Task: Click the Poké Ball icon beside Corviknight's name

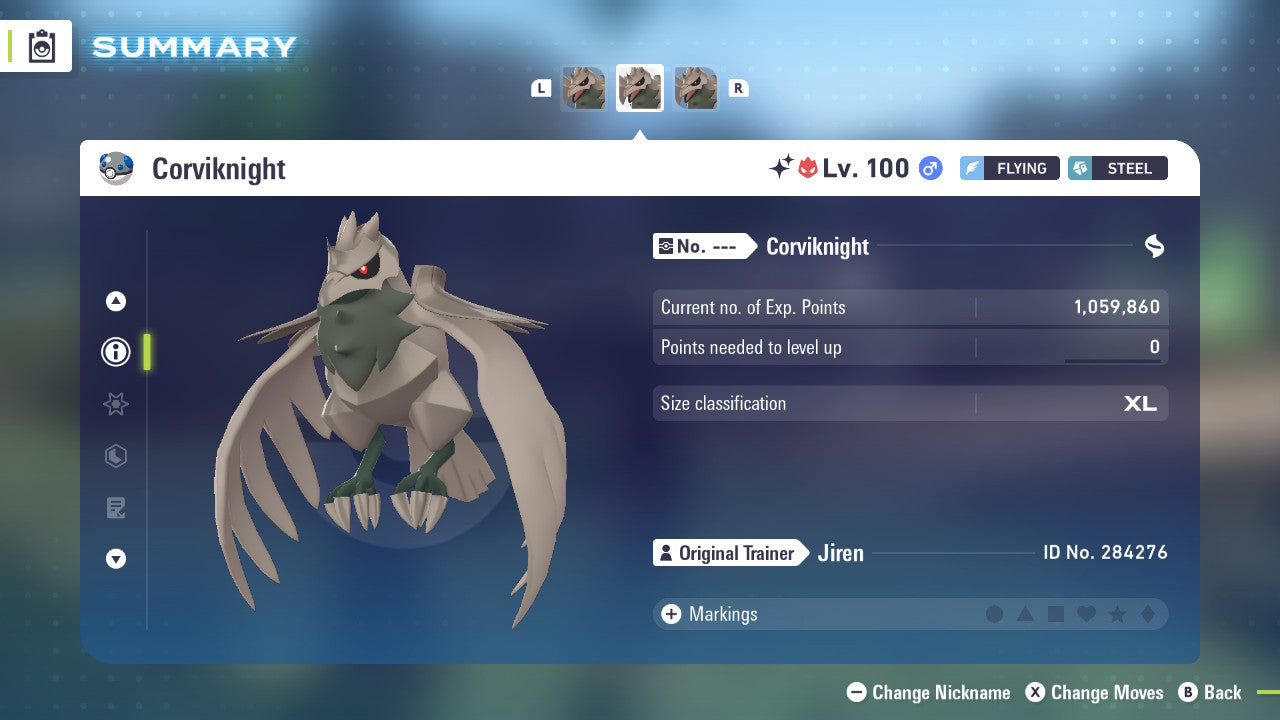Action: [x=117, y=168]
